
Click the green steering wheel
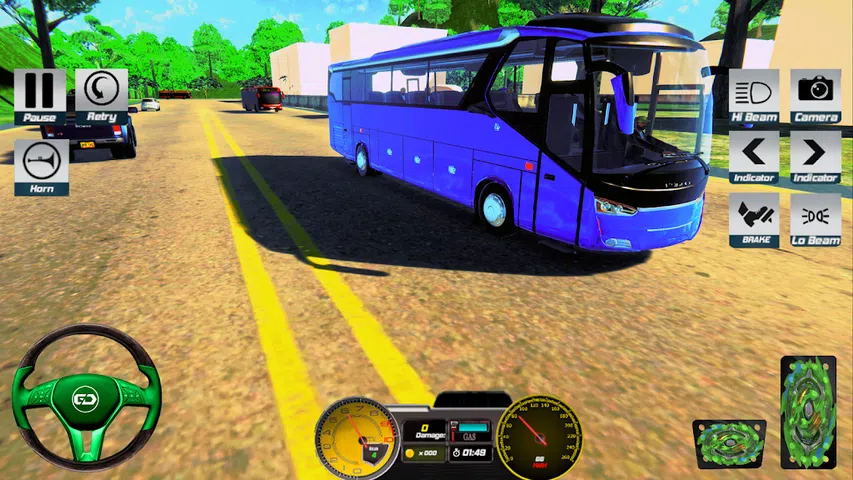[86, 399]
